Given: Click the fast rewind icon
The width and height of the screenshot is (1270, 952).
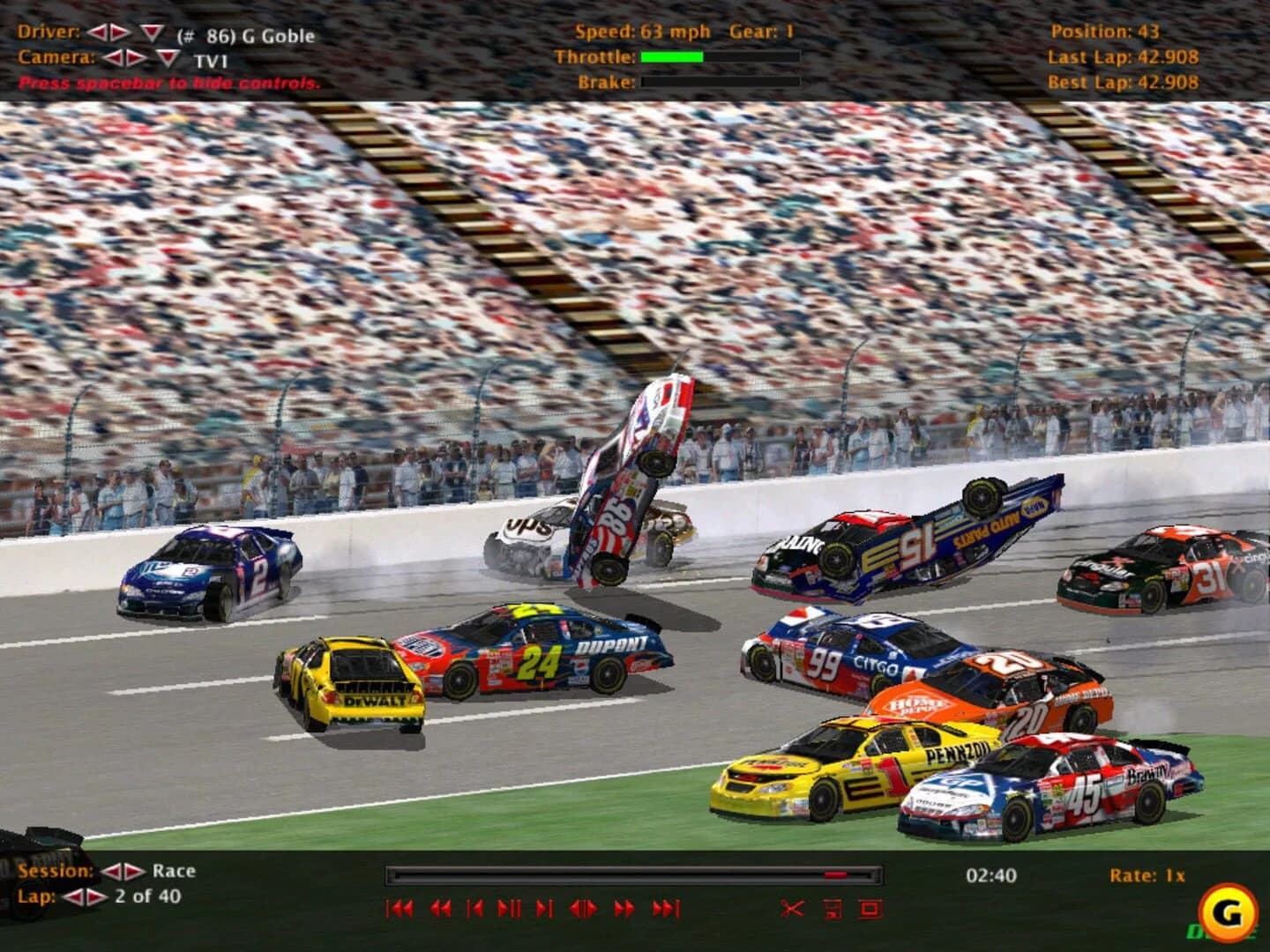Looking at the screenshot, I should click(x=441, y=909).
